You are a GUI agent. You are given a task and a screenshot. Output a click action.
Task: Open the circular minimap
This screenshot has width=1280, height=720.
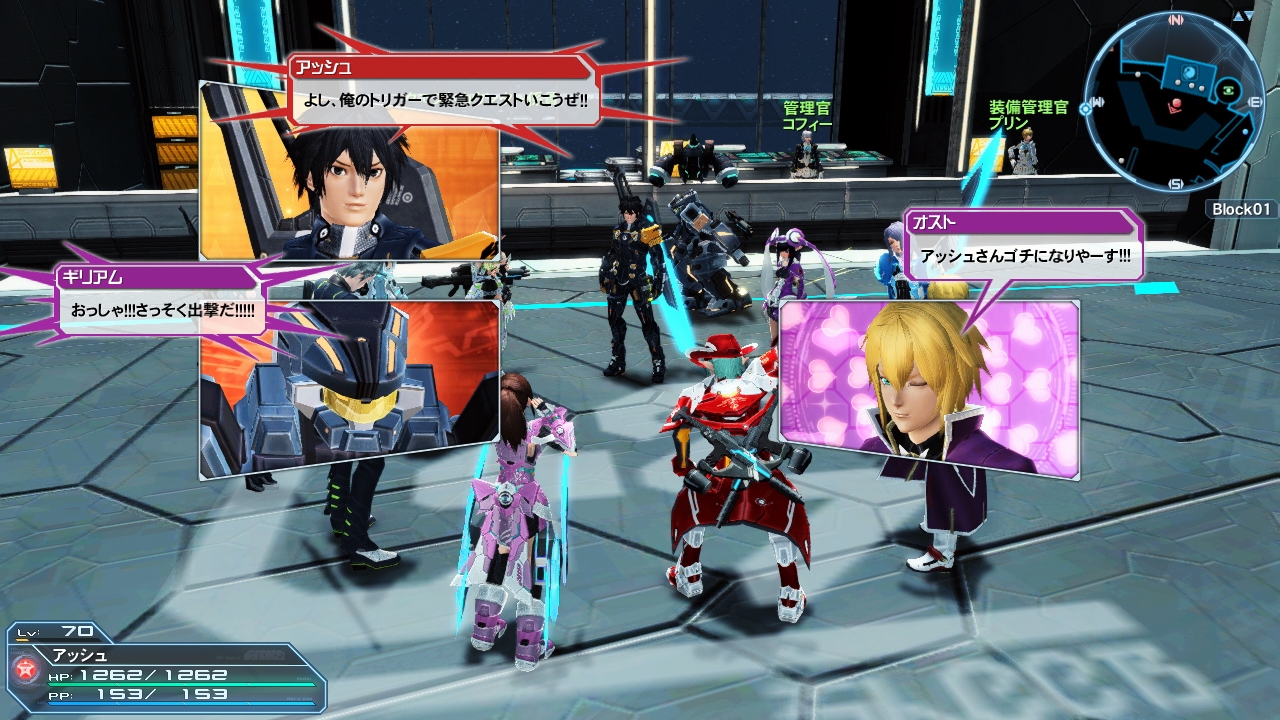(1174, 101)
